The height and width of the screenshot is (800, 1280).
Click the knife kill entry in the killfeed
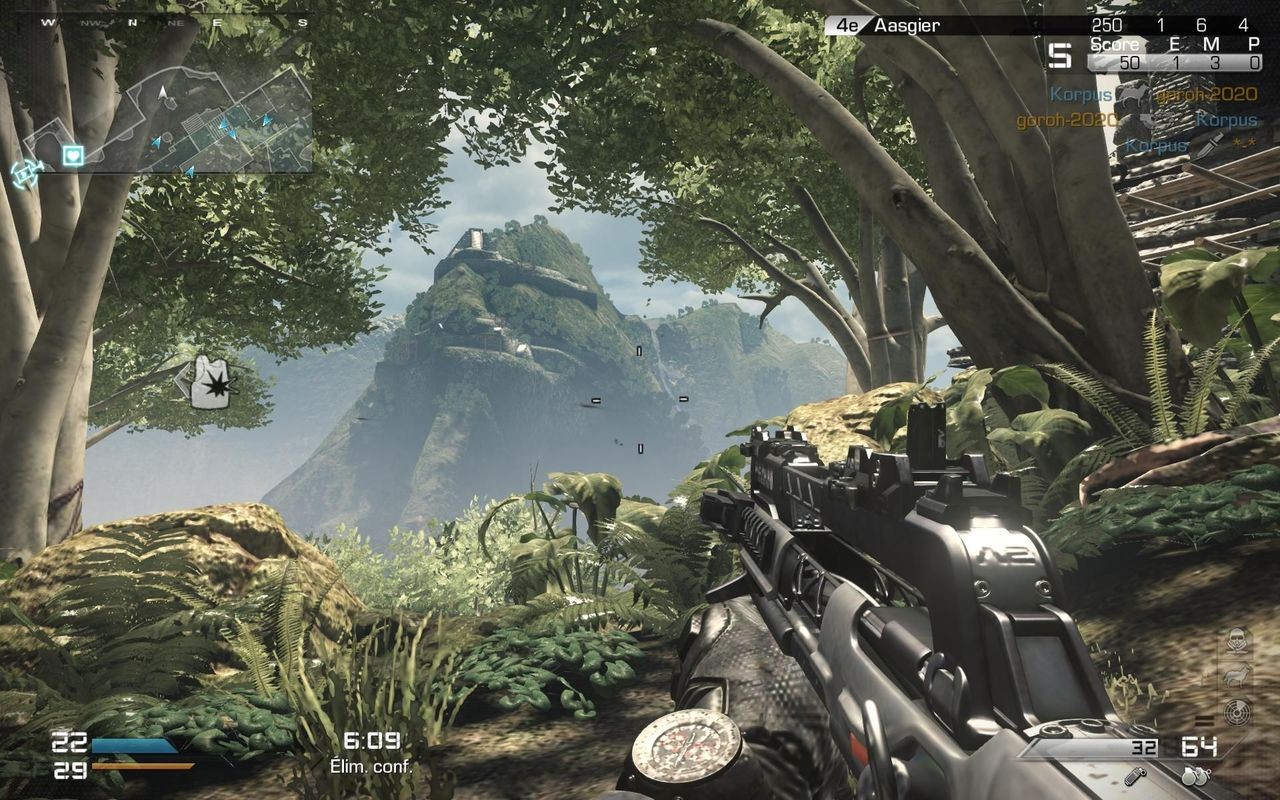(1190, 146)
